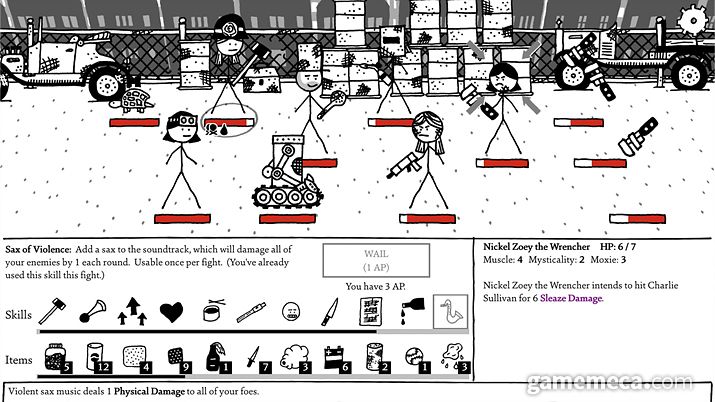This screenshot has height=402, width=715.
Task: Activate the grimacing face skill
Action: tap(291, 312)
